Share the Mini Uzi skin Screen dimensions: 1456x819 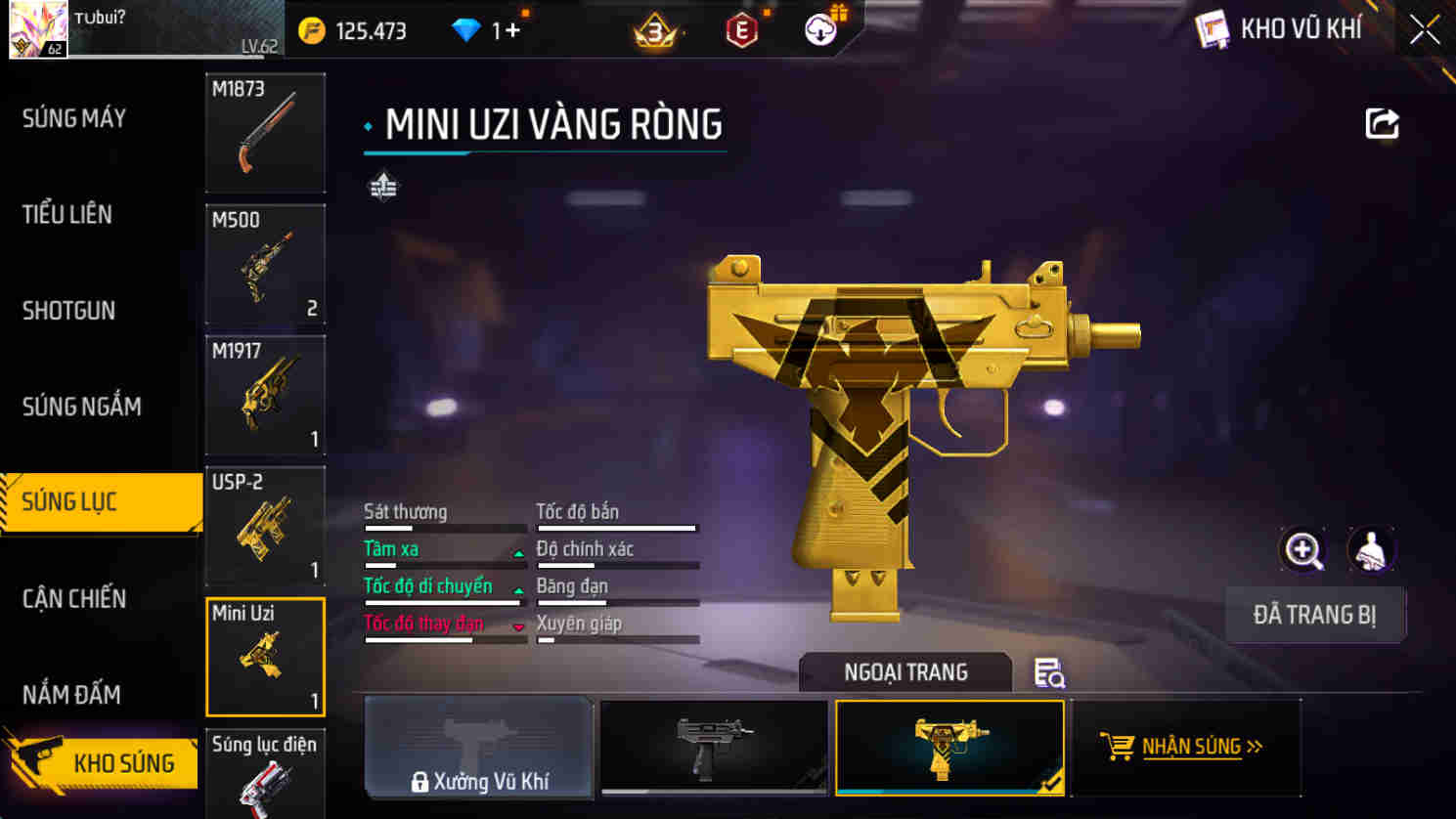click(1382, 124)
